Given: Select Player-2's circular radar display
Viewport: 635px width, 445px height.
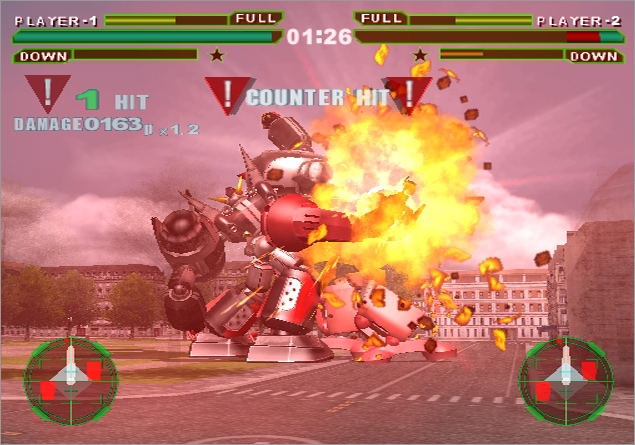Looking at the screenshot, I should click(x=565, y=379).
